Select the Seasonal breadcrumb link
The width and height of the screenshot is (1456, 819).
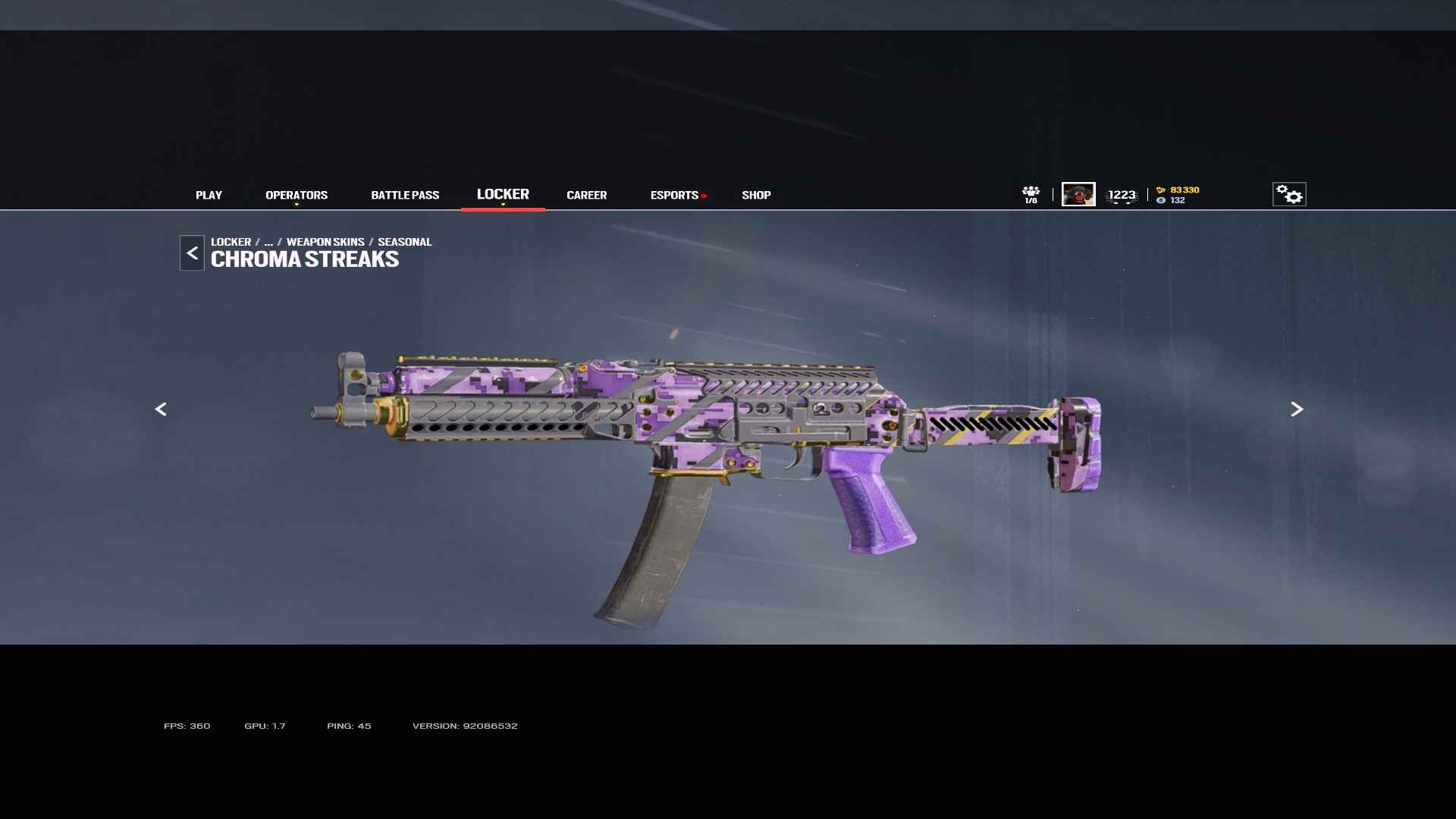point(404,242)
